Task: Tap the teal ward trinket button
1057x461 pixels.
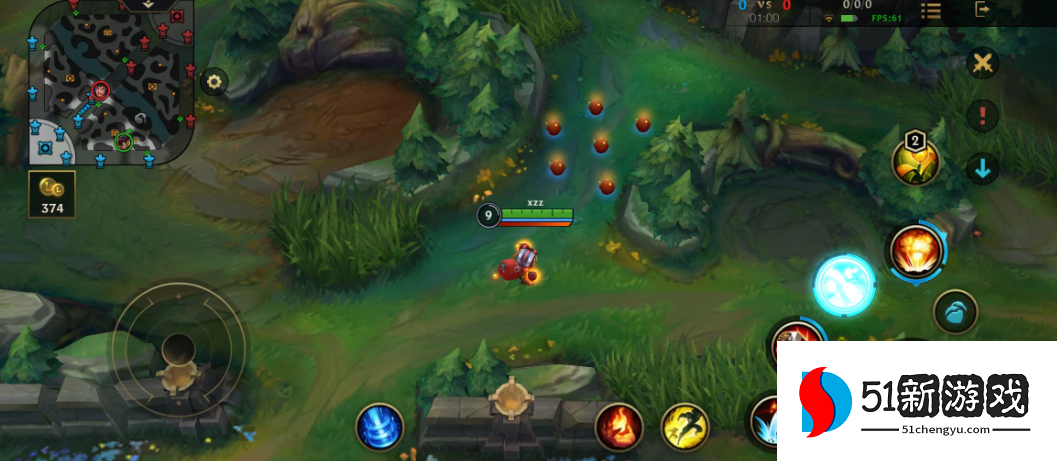Action: point(955,312)
